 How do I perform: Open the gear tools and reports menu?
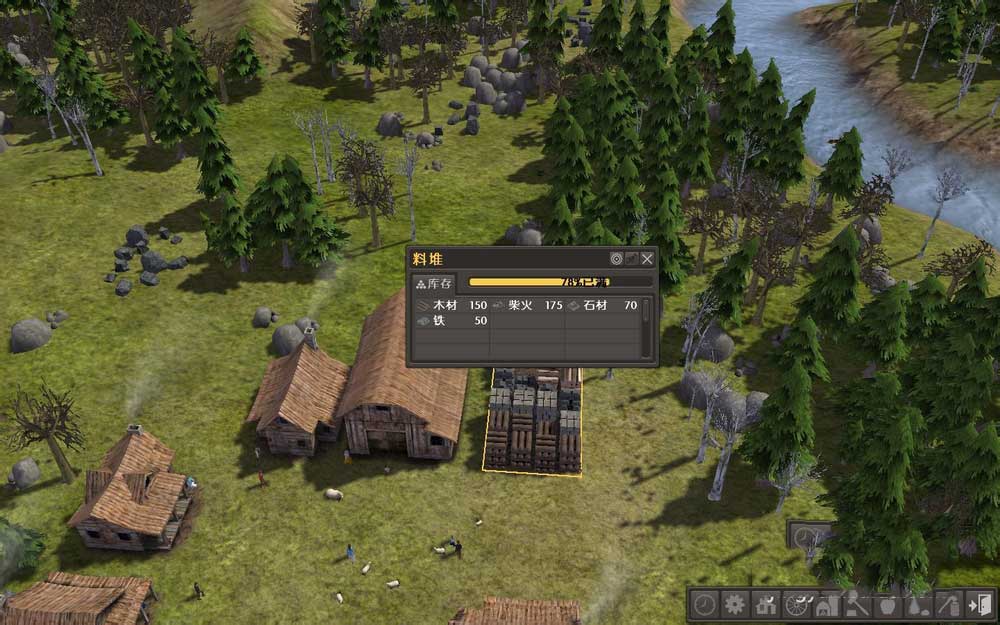point(736,604)
